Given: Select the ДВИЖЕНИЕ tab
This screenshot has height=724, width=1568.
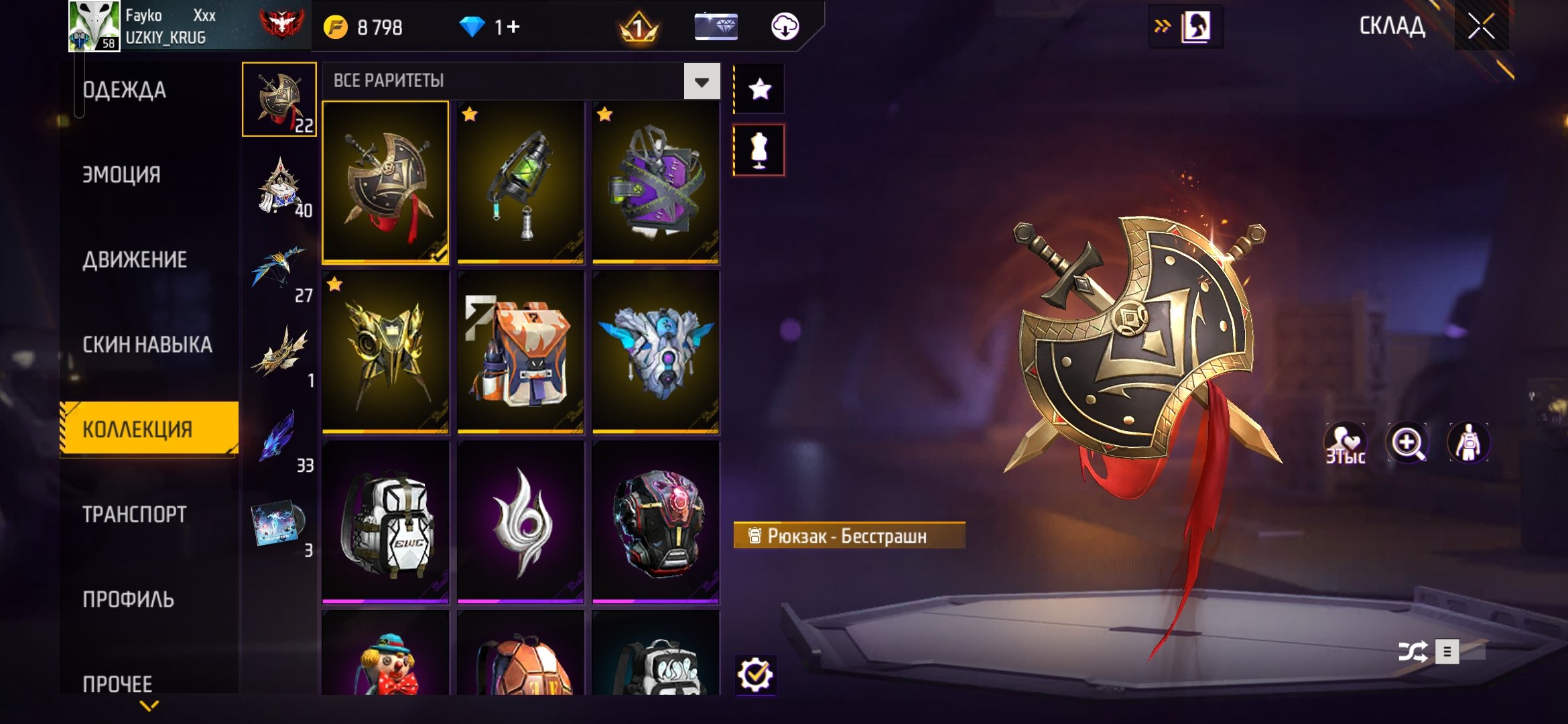Looking at the screenshot, I should point(135,260).
